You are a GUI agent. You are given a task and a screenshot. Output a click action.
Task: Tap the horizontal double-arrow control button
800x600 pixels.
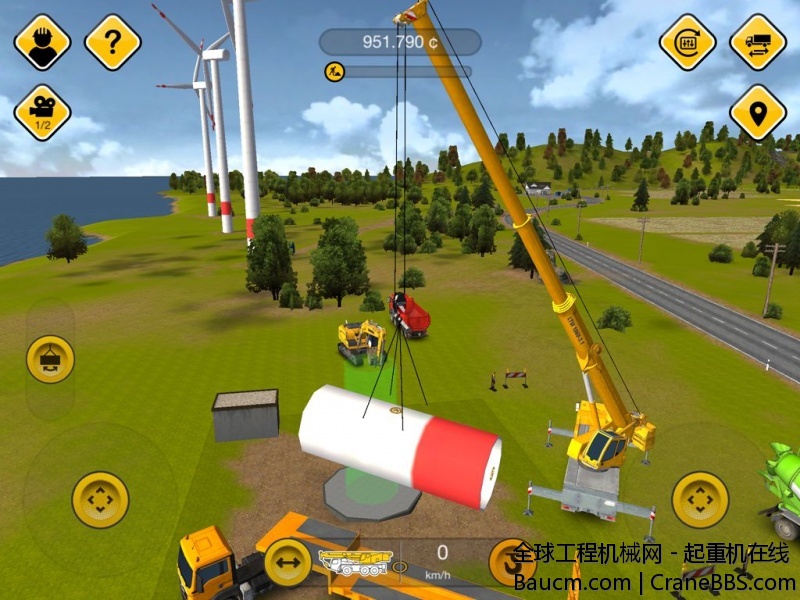[x=288, y=563]
